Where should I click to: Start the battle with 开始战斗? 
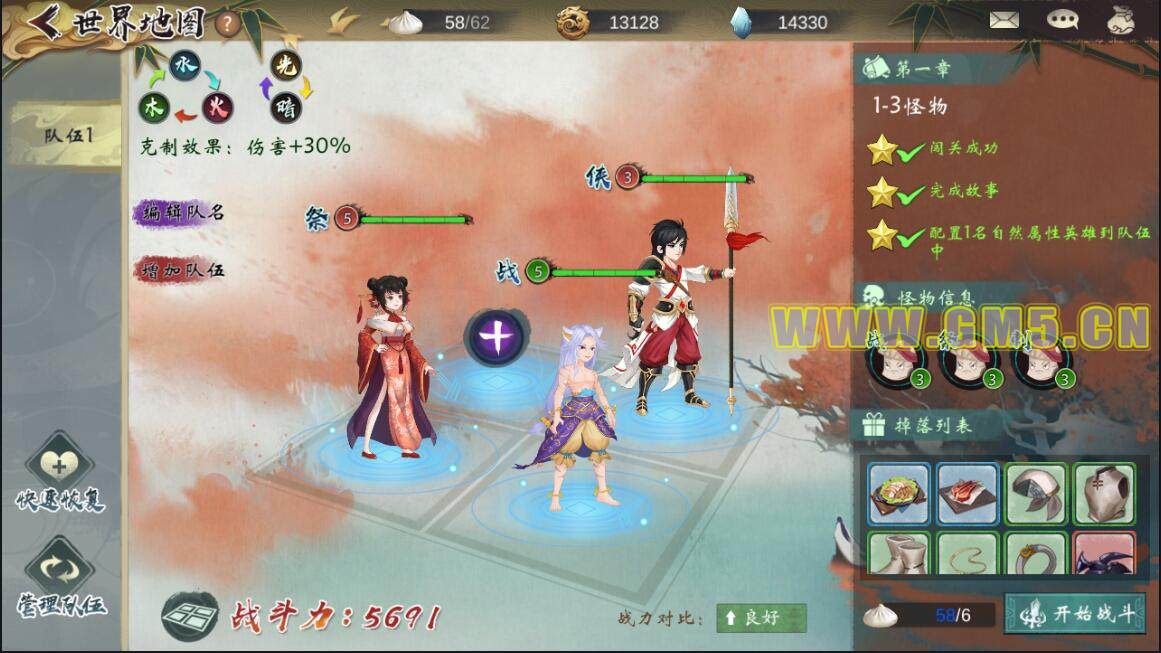point(1074,614)
